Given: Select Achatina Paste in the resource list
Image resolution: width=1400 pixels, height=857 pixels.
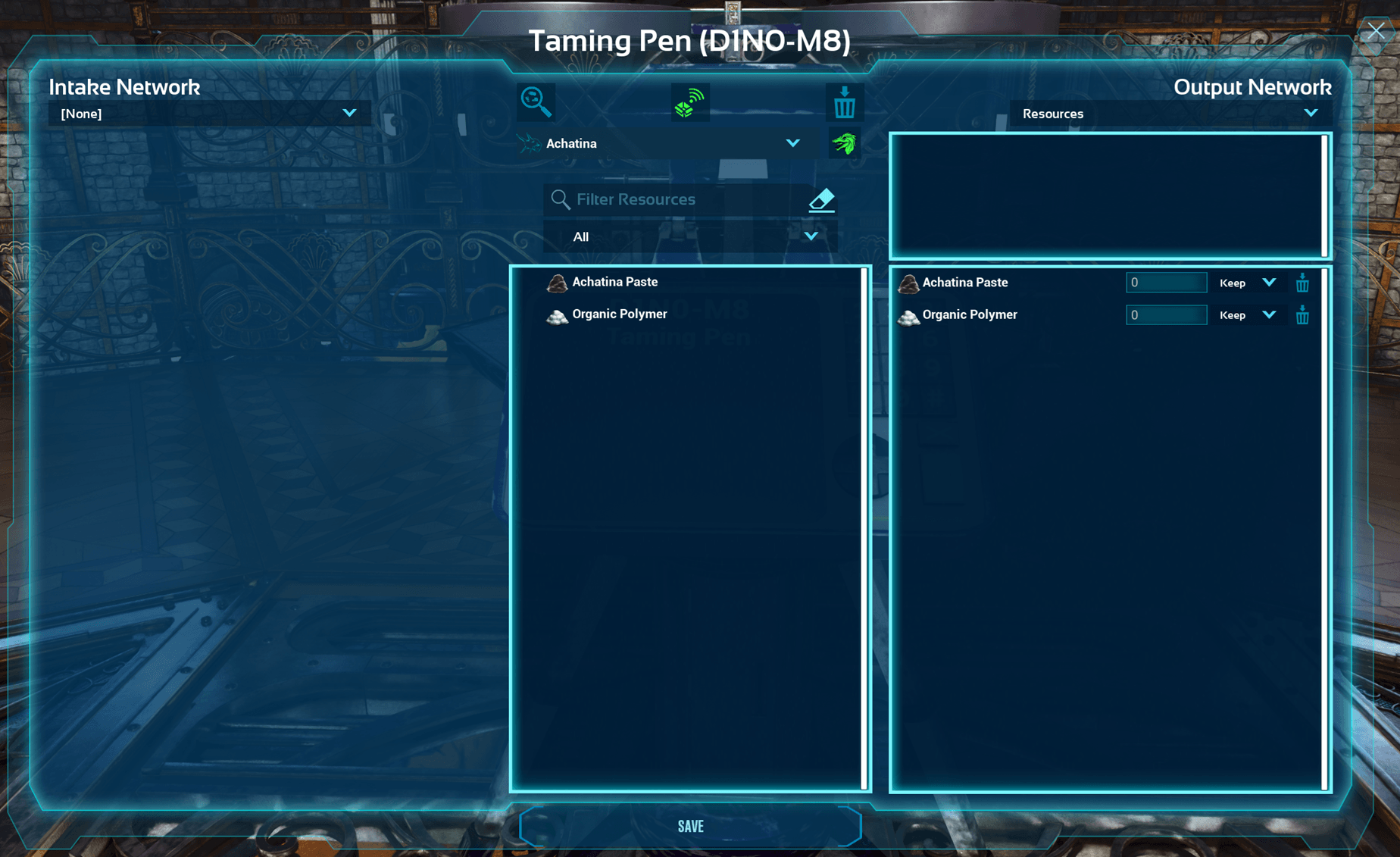Looking at the screenshot, I should (614, 282).
